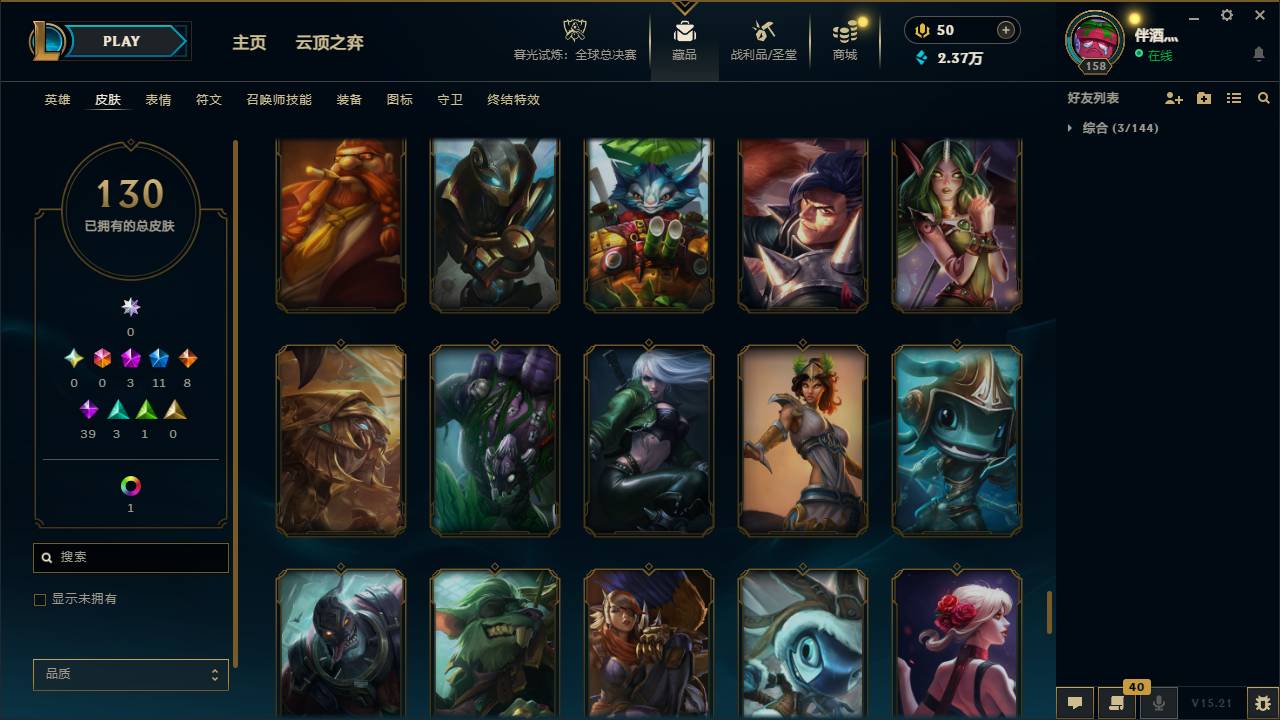
Task: Enable the 显示未拥有 checkbox
Action: [40, 599]
